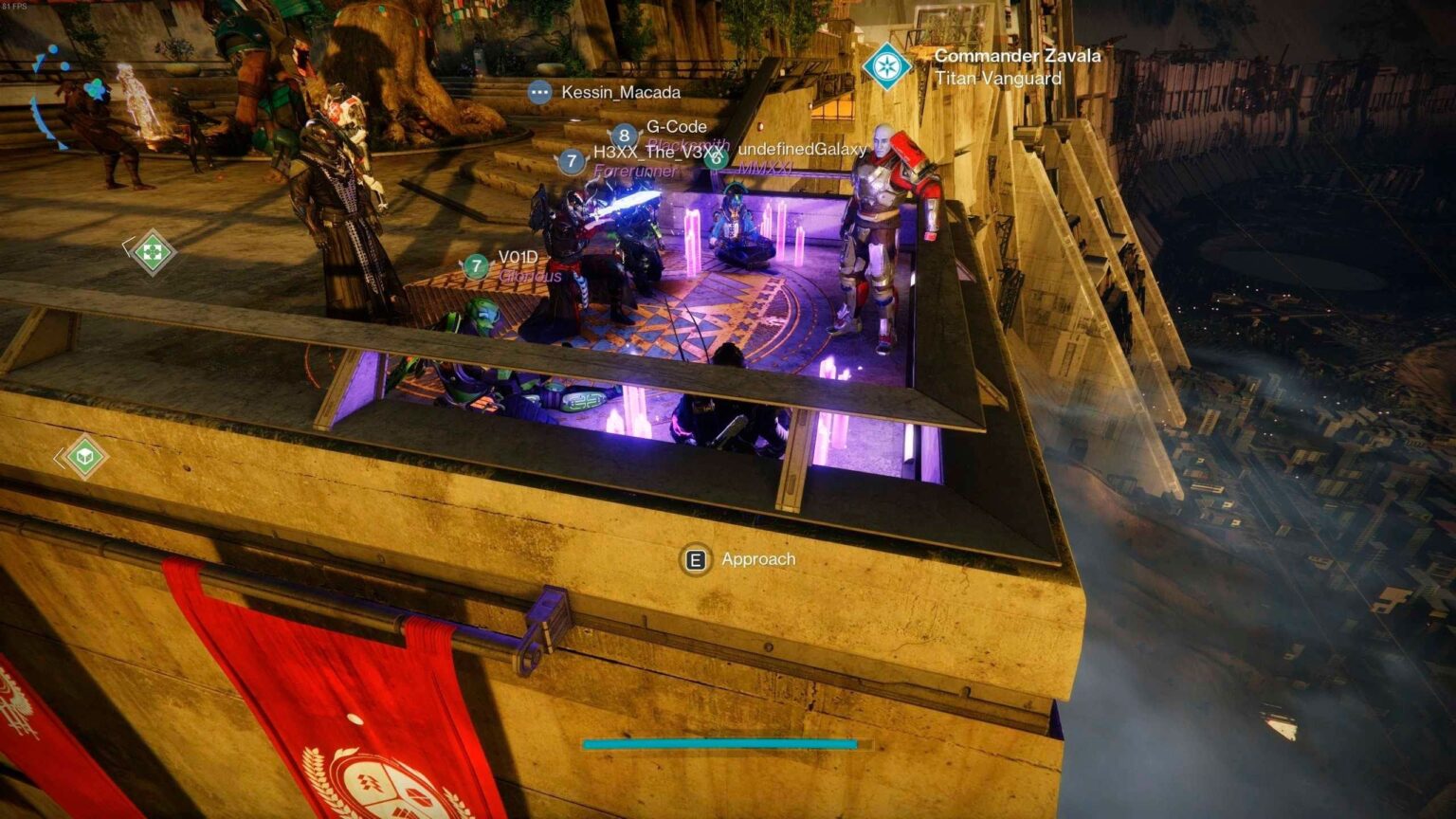This screenshot has height=819, width=1456.
Task: Select Commander Zavala's nameplate
Action: (1016, 56)
